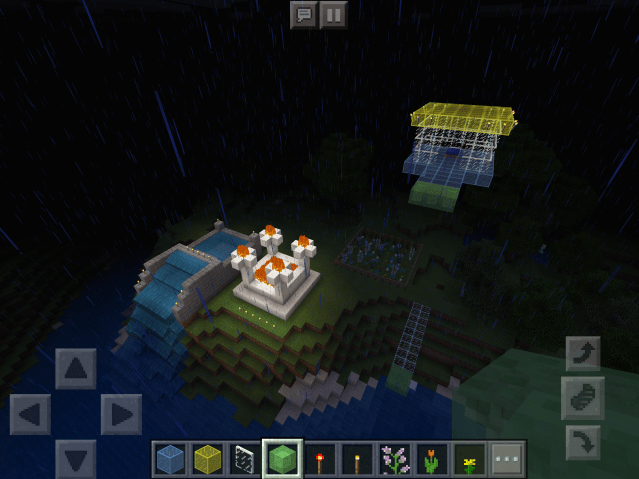Tap the fly down arrow button

pyautogui.click(x=583, y=443)
